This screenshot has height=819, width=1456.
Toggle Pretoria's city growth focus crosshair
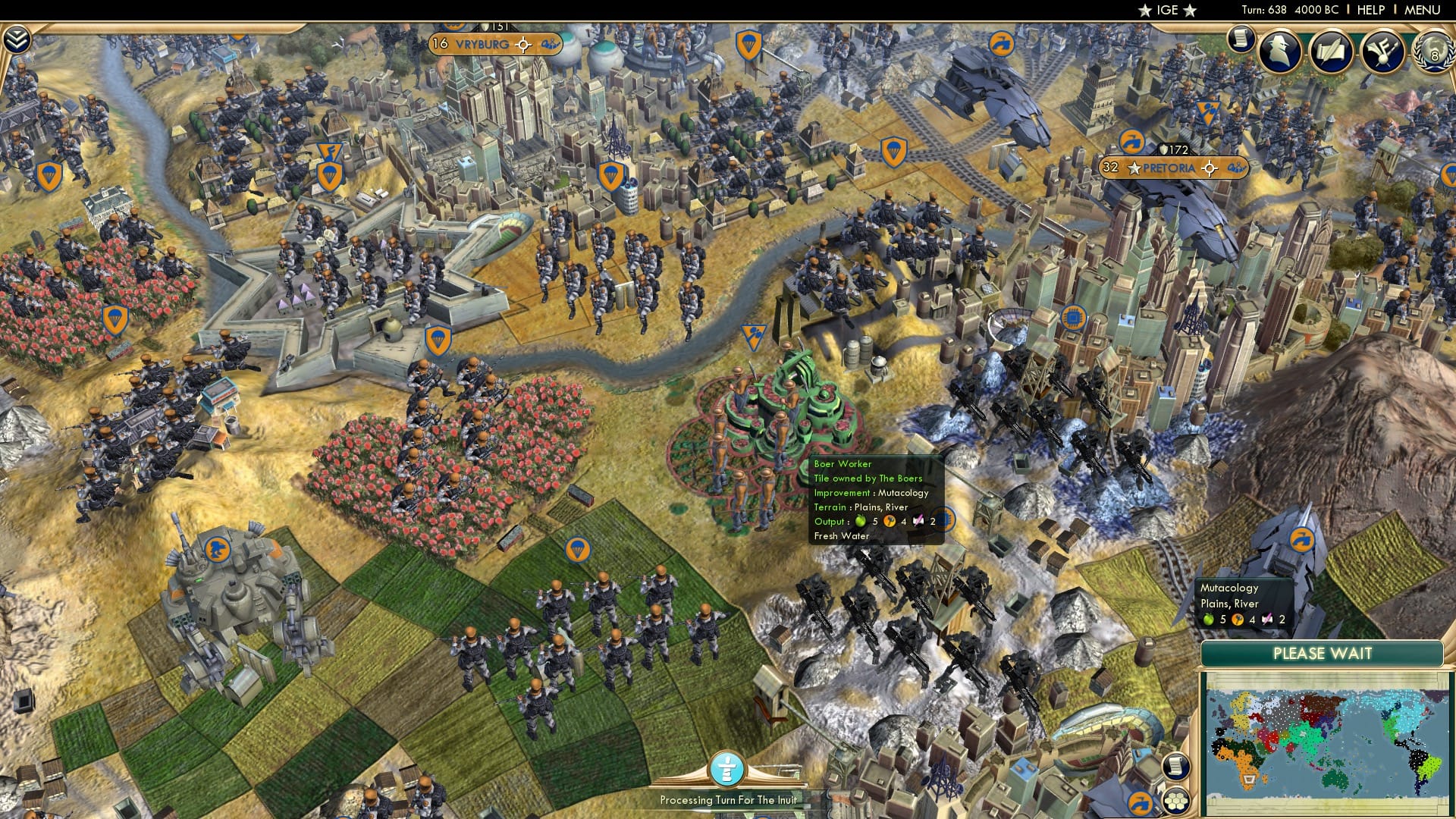click(x=1210, y=168)
